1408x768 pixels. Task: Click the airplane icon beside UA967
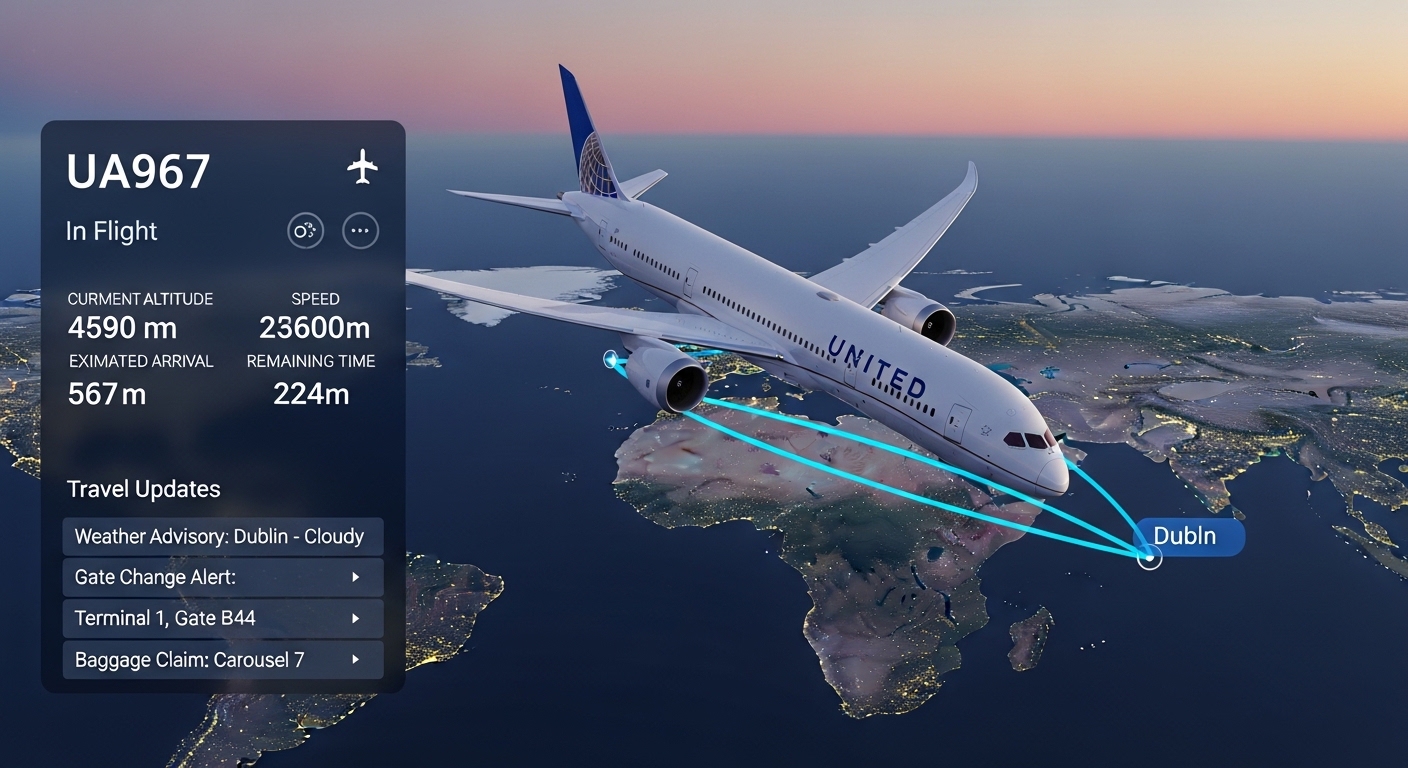coord(361,168)
